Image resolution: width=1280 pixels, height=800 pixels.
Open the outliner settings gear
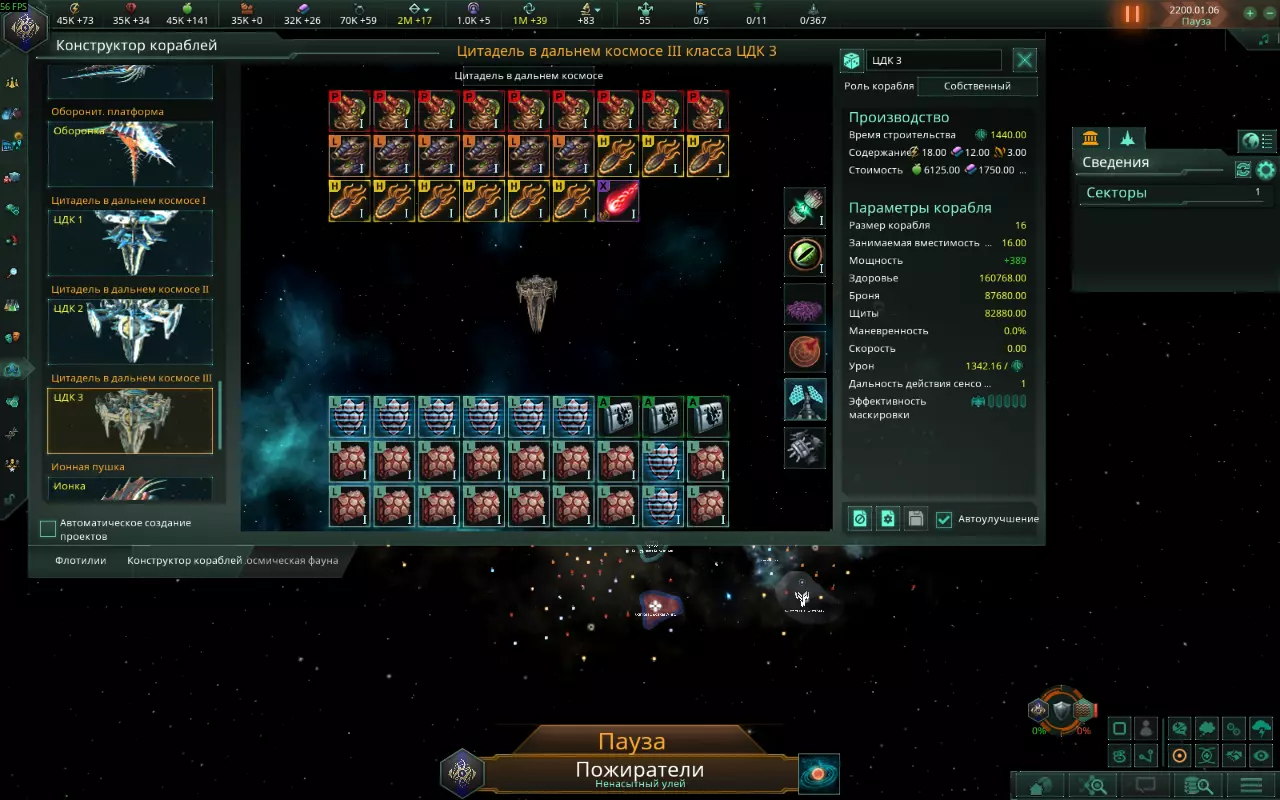tap(1266, 170)
